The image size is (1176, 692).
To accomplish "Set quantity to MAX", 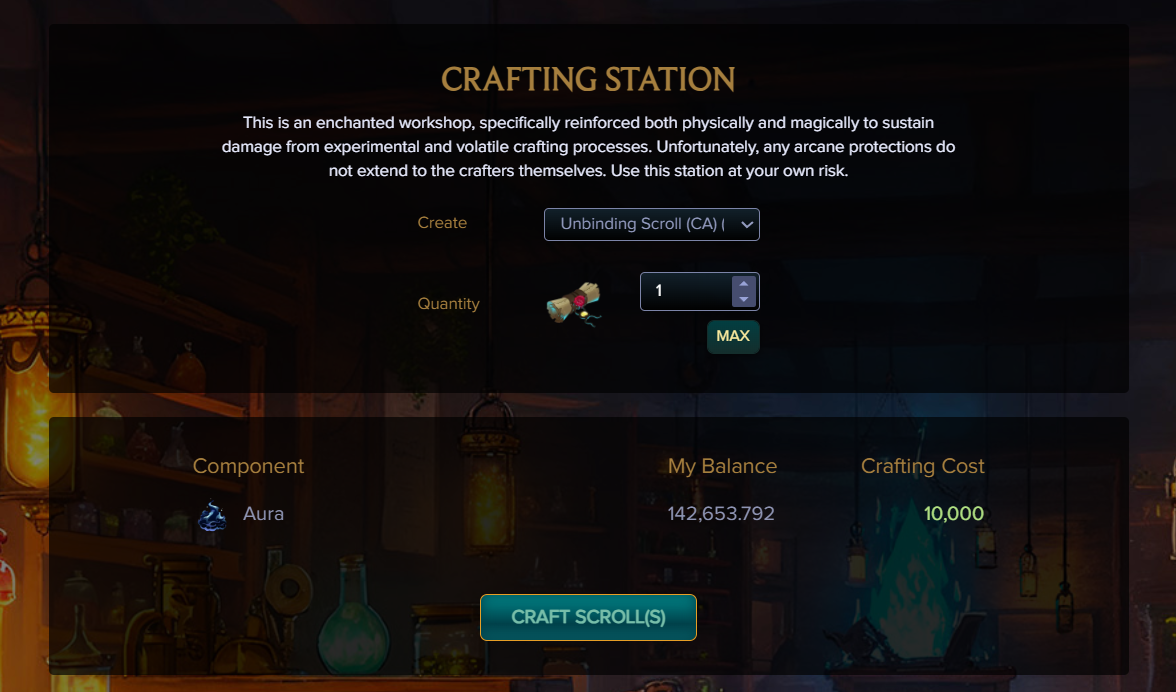I will pos(733,336).
